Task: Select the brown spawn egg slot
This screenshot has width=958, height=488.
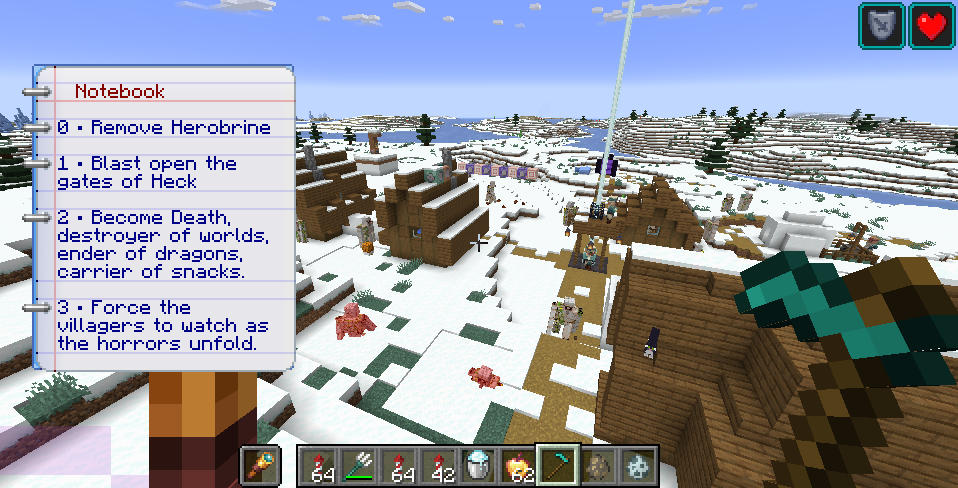Action: (x=598, y=466)
